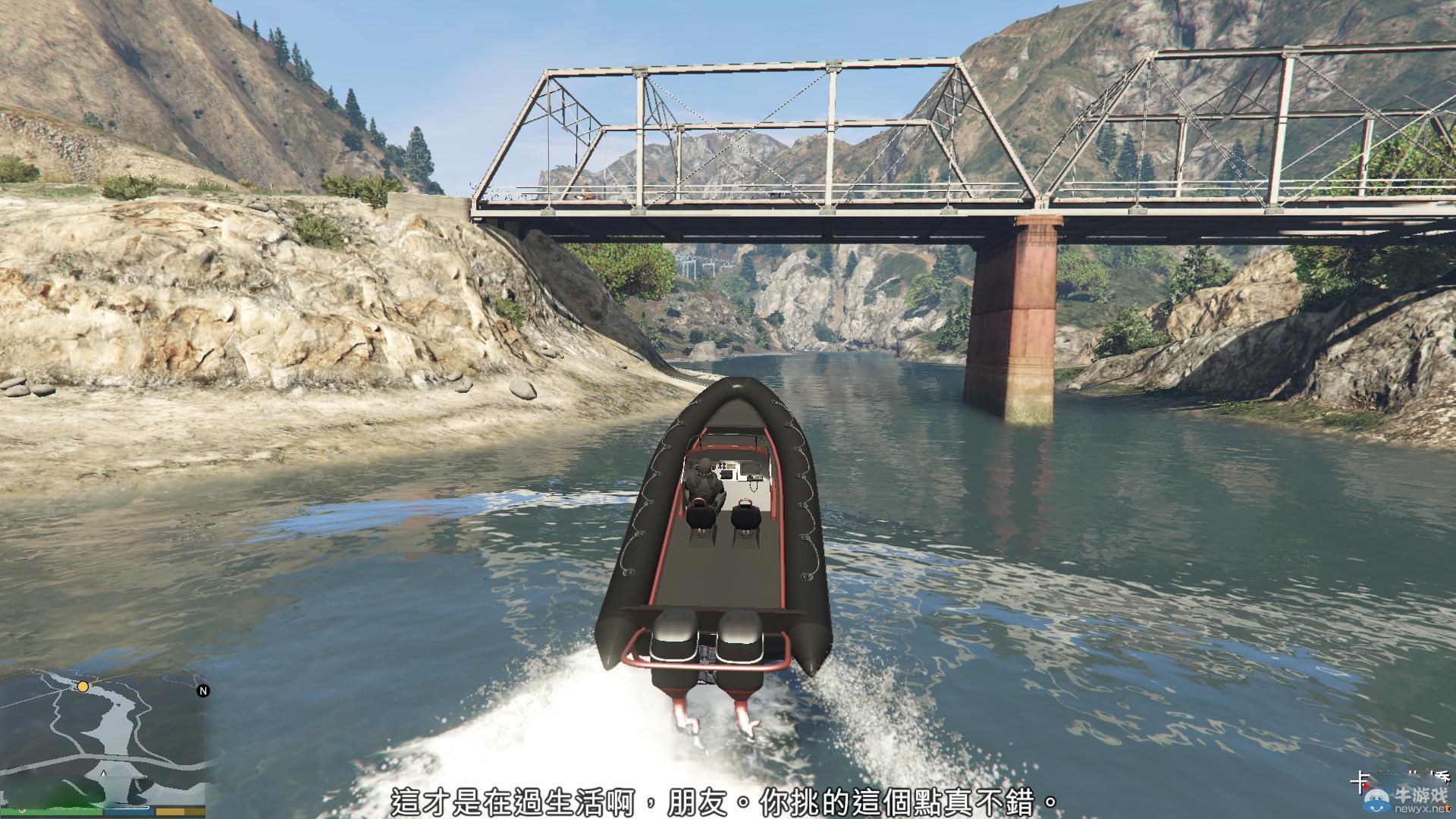Viewport: 1456px width, 819px height.
Task: Click the blue special ability bar below the minimap
Action: pos(130,812)
